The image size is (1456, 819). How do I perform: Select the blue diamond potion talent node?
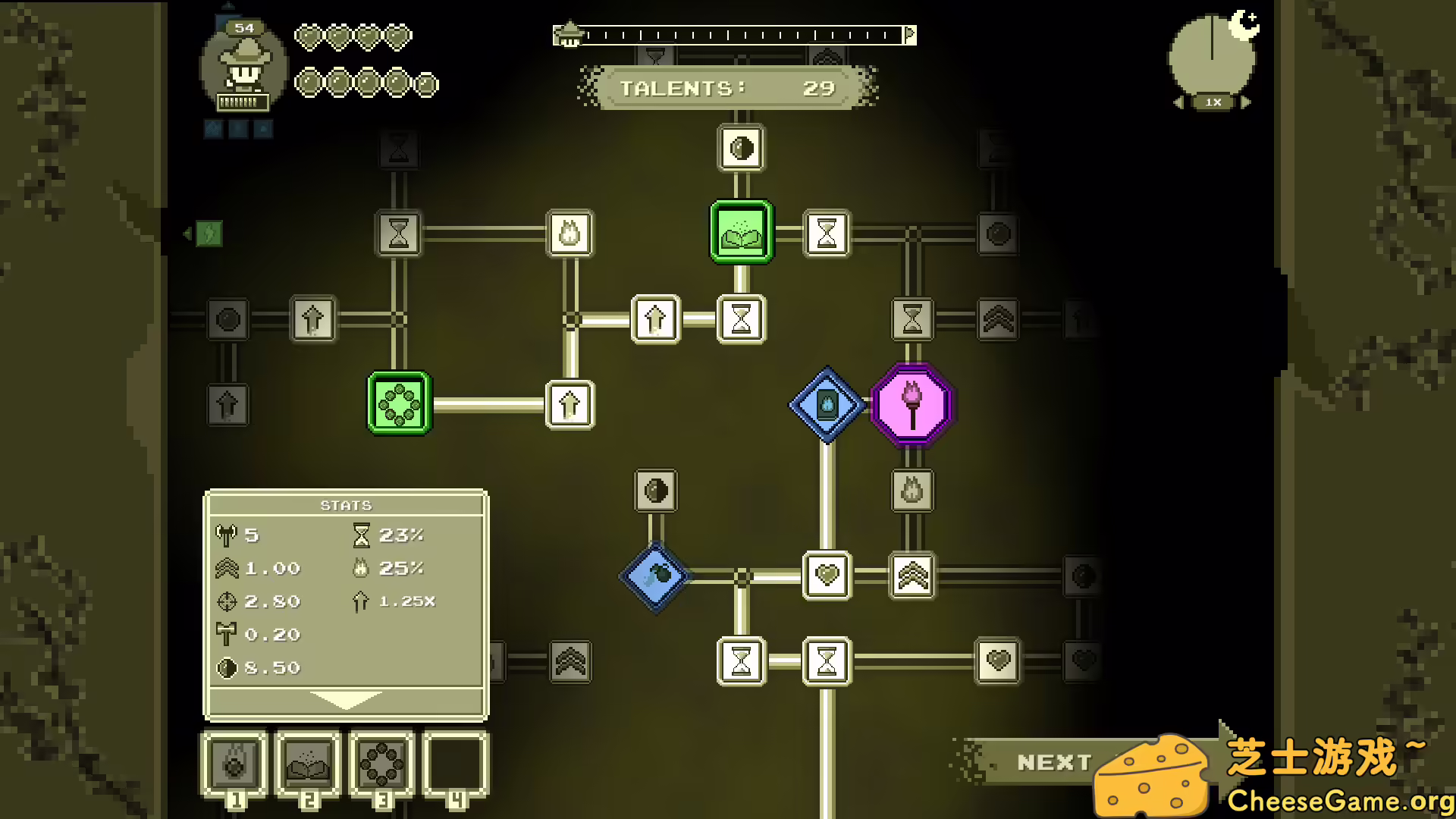826,403
